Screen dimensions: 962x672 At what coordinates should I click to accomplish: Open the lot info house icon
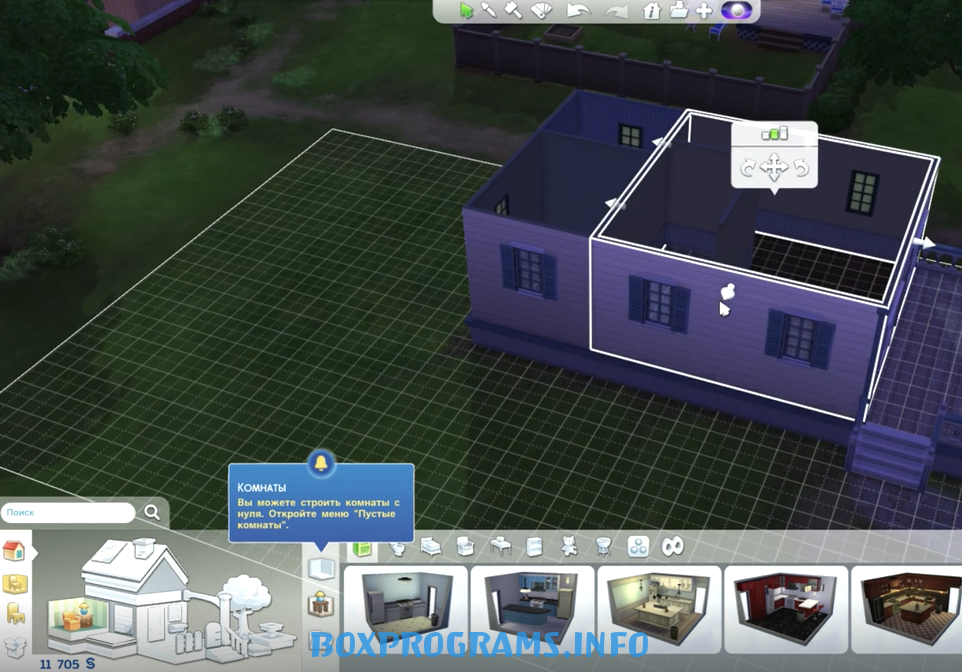[651, 11]
